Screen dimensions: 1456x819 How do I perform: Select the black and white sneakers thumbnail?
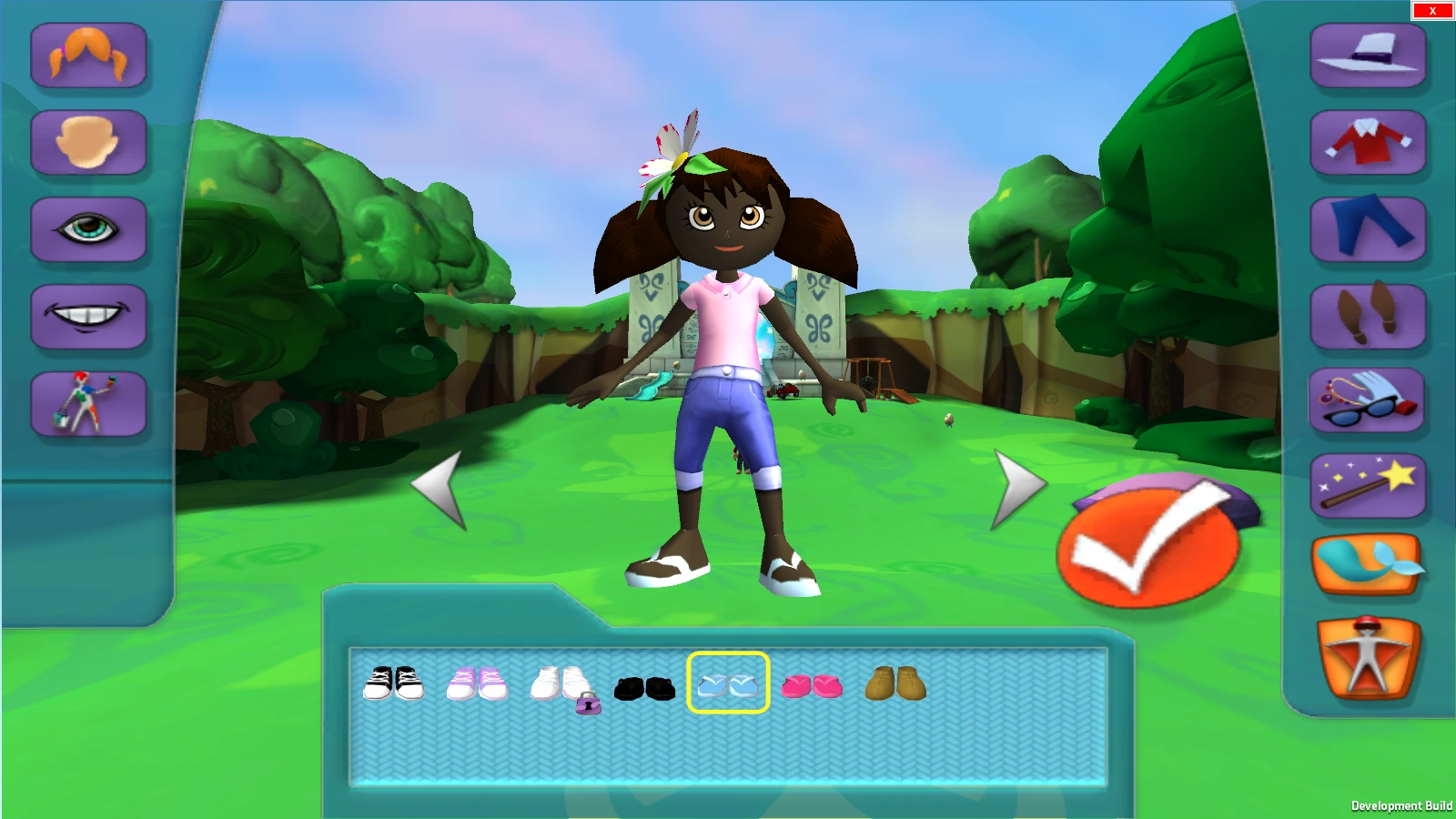395,687
